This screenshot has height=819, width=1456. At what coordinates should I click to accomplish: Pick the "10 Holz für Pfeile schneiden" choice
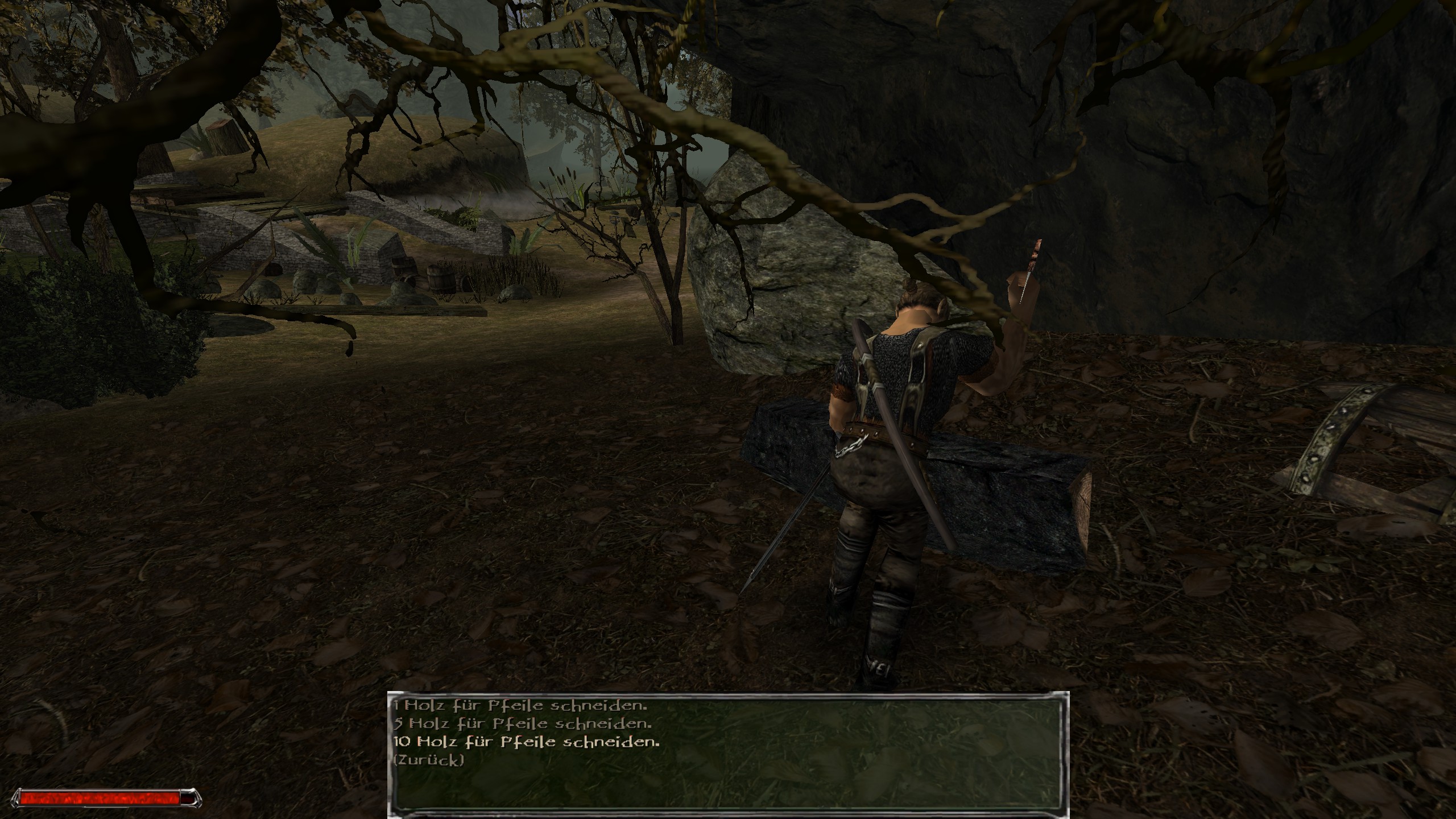coord(526,742)
